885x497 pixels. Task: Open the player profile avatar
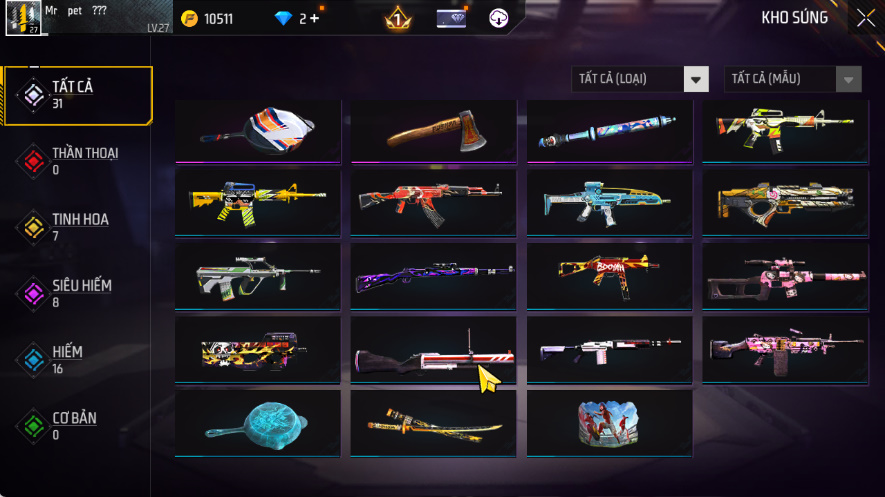click(23, 19)
